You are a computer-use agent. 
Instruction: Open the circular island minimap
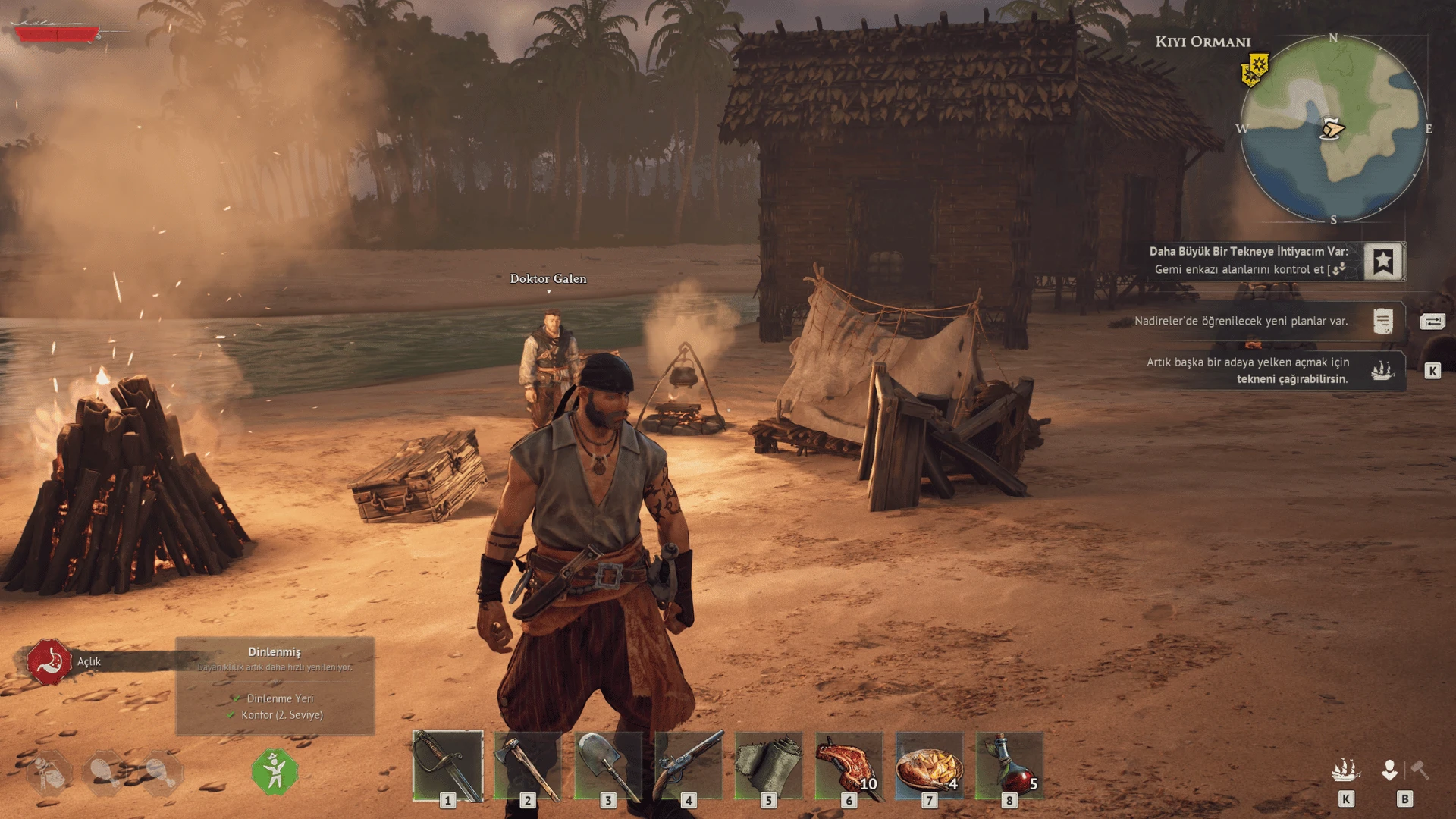1334,129
